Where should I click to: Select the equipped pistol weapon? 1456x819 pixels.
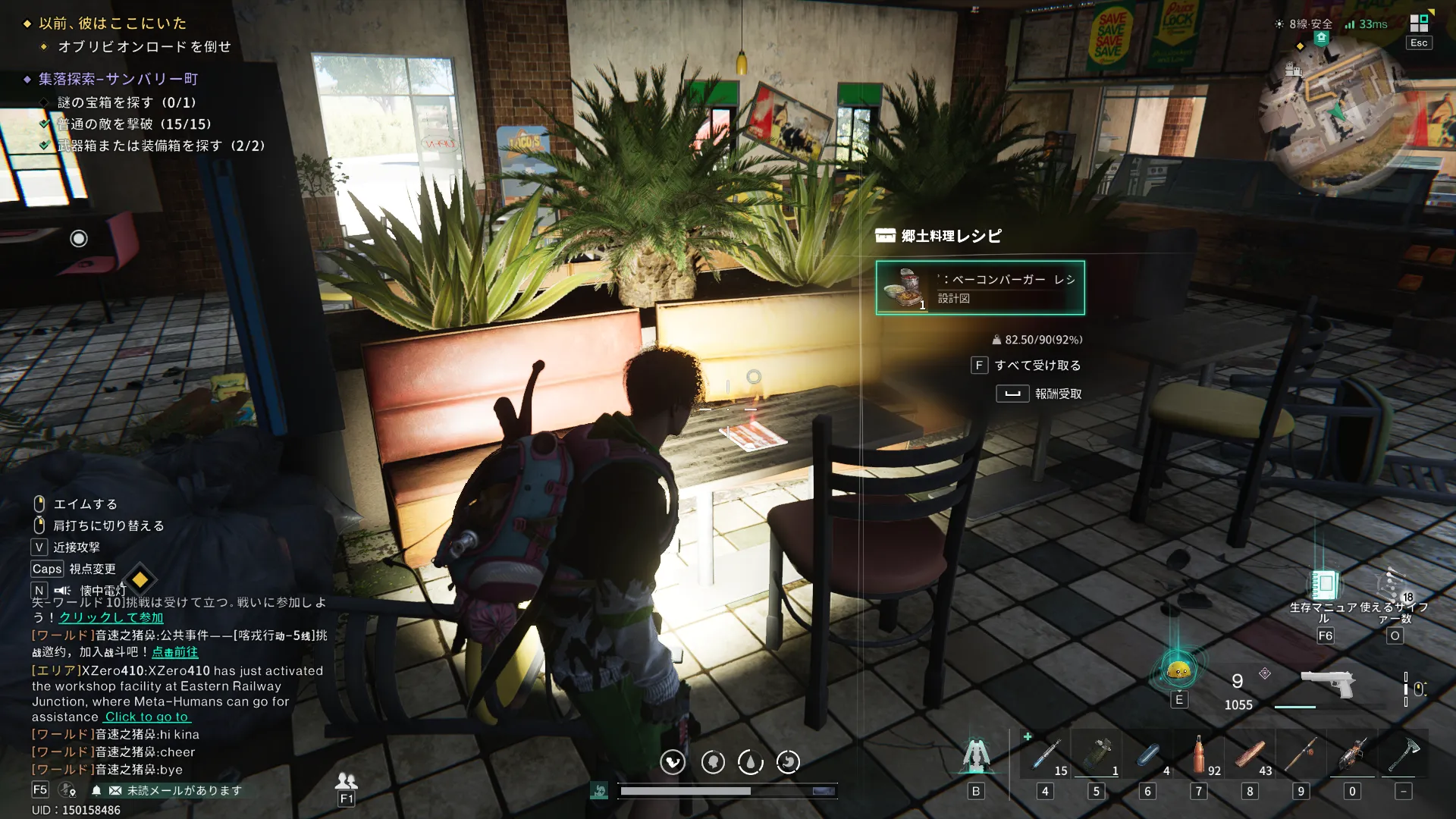tap(1327, 682)
